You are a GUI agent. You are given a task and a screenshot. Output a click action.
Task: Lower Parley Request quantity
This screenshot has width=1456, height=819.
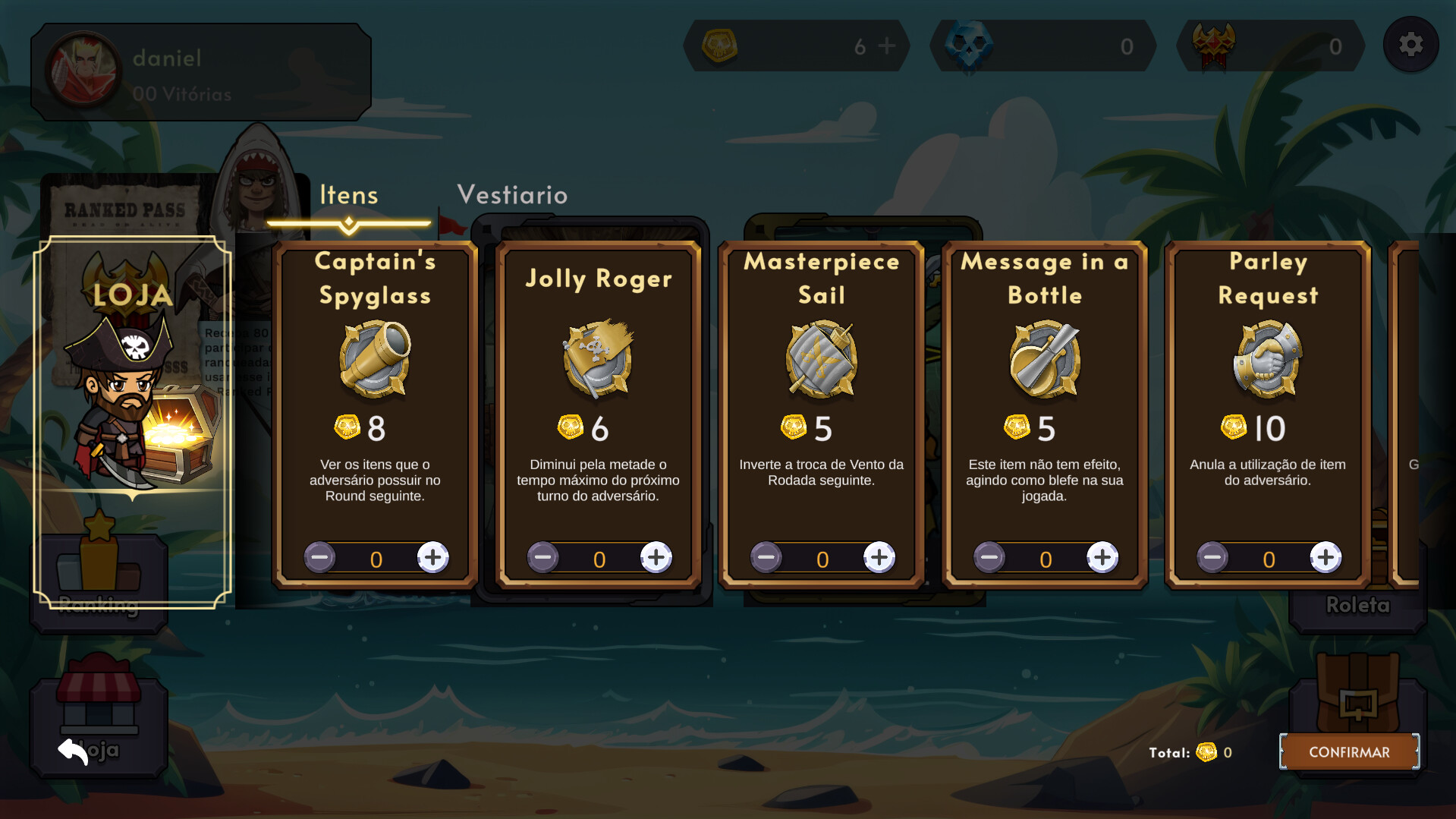(x=1212, y=558)
